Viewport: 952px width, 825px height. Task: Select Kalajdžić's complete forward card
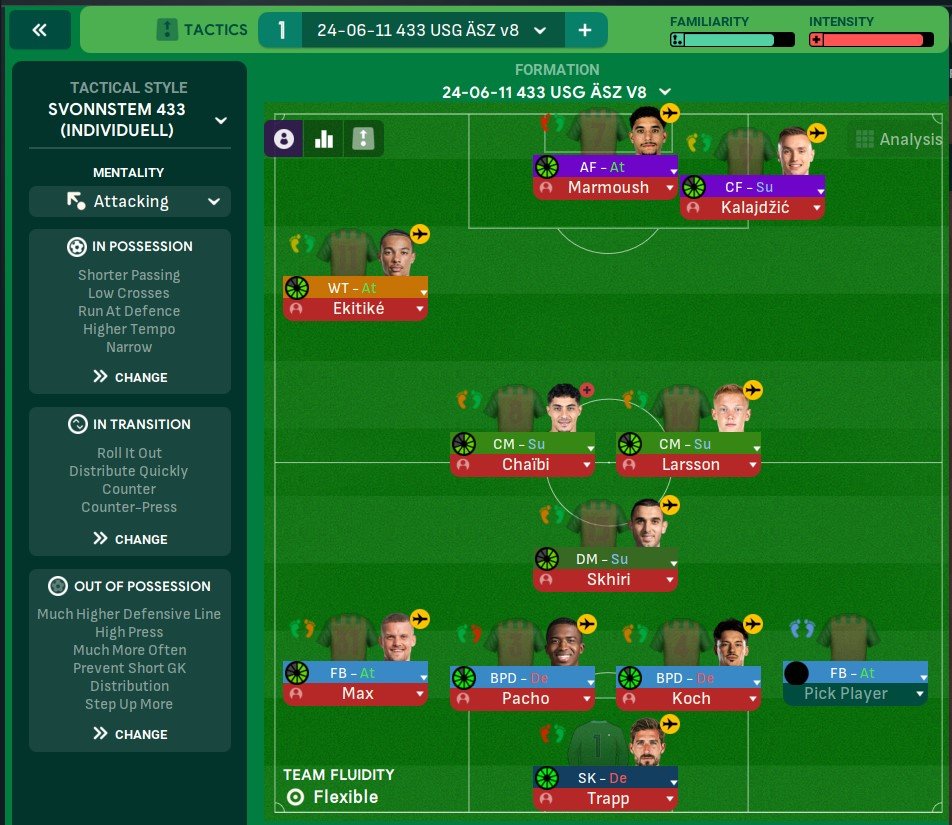coord(752,208)
